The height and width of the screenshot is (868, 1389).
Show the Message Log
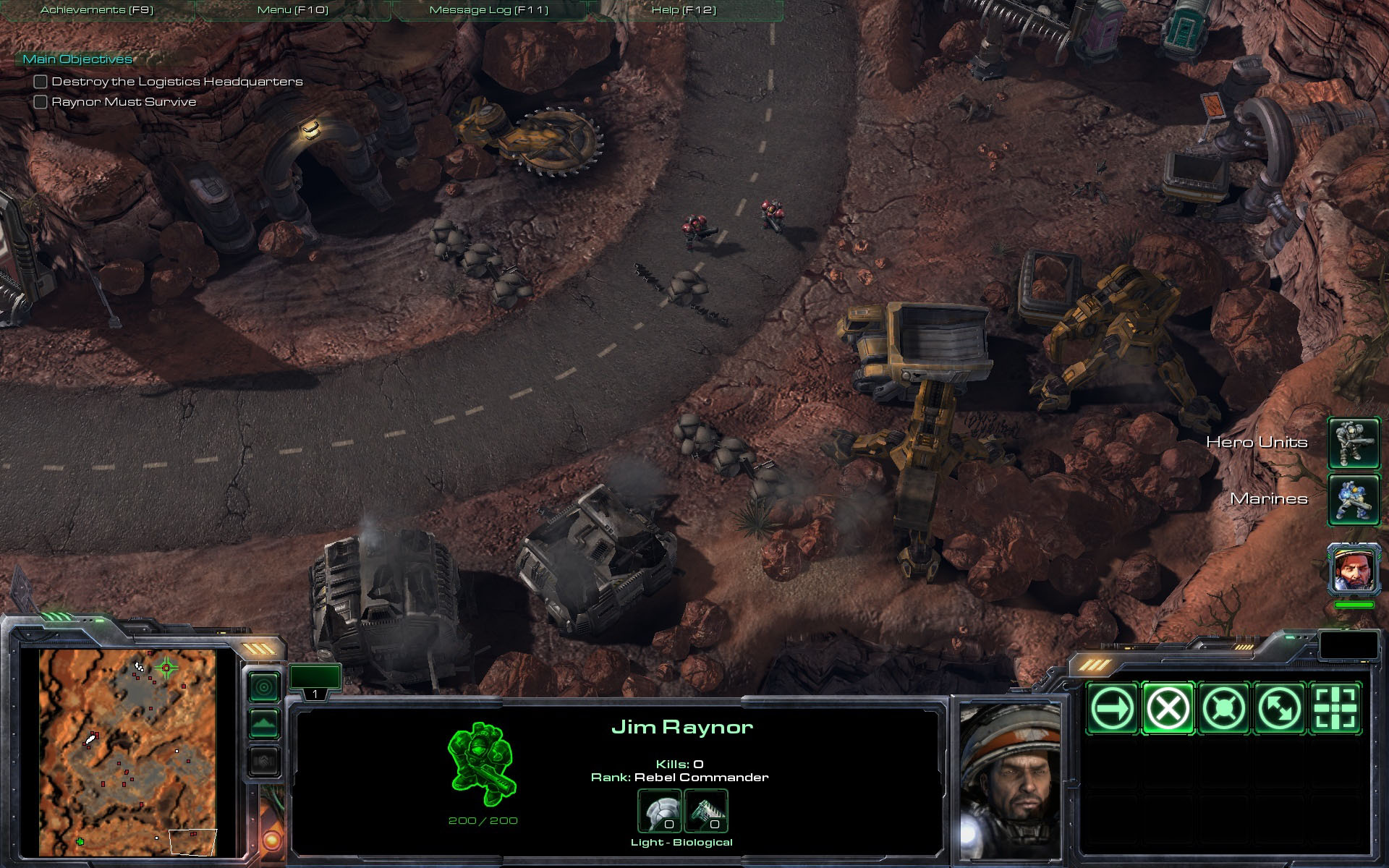point(489,10)
